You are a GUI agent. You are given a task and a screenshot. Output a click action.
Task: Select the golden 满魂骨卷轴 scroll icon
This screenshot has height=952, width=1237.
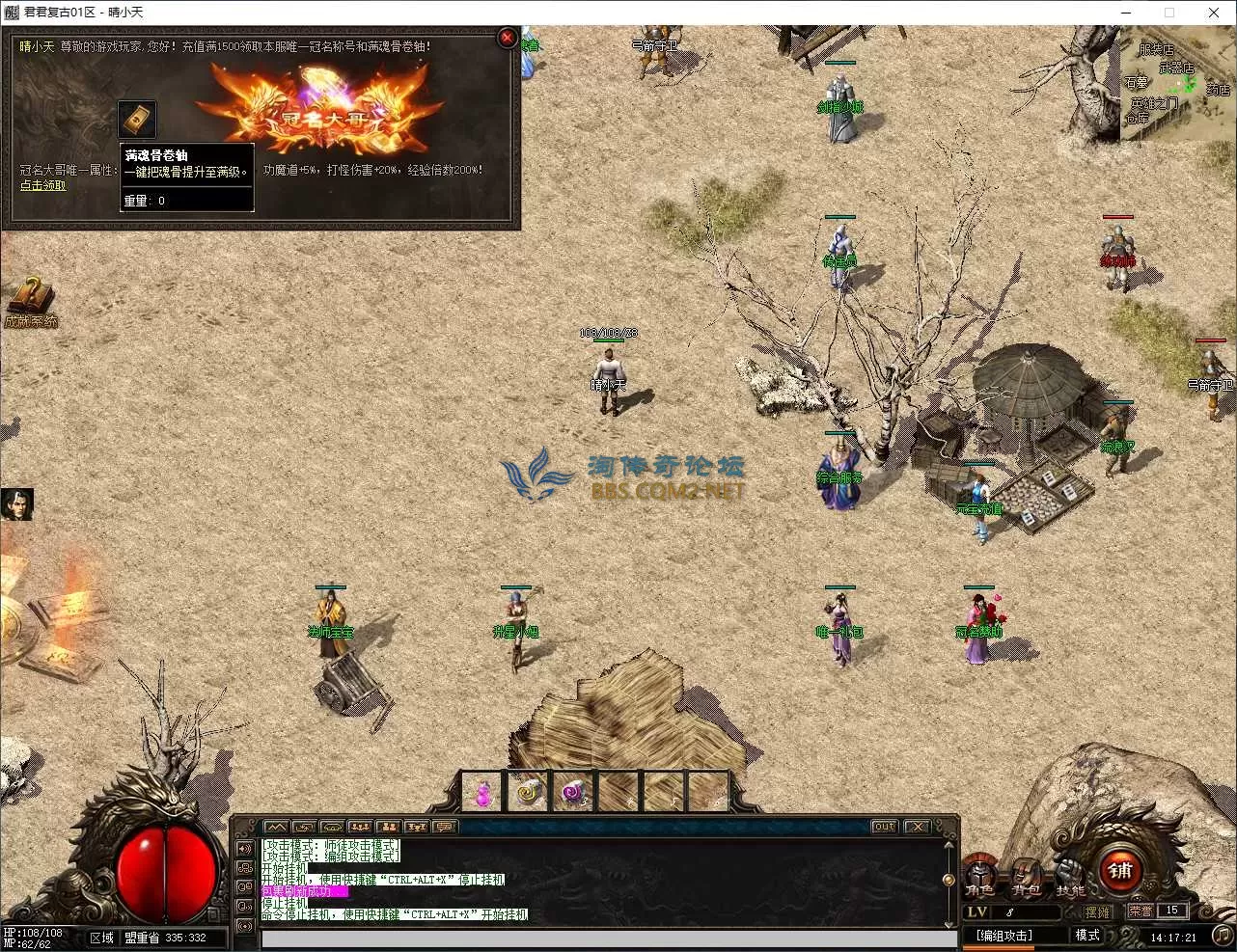pos(136,119)
